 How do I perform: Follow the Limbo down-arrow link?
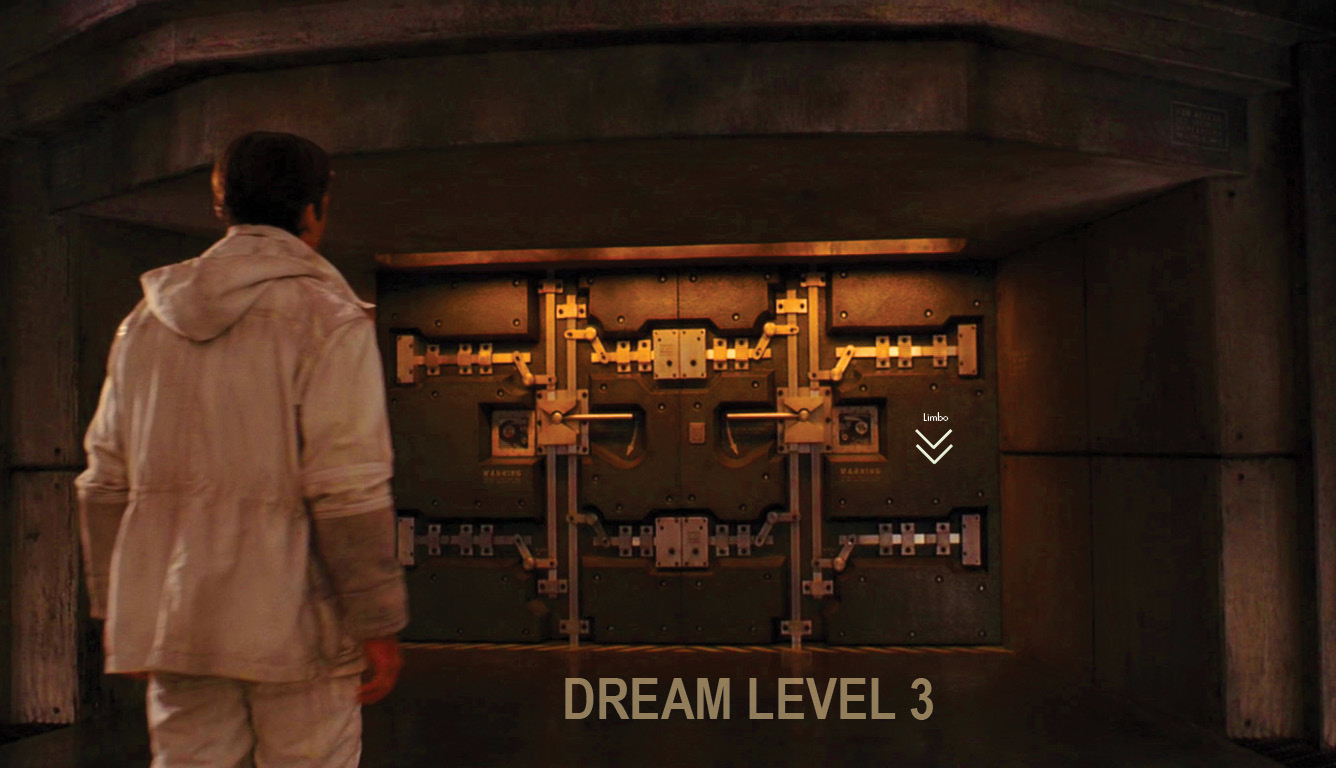tap(934, 445)
